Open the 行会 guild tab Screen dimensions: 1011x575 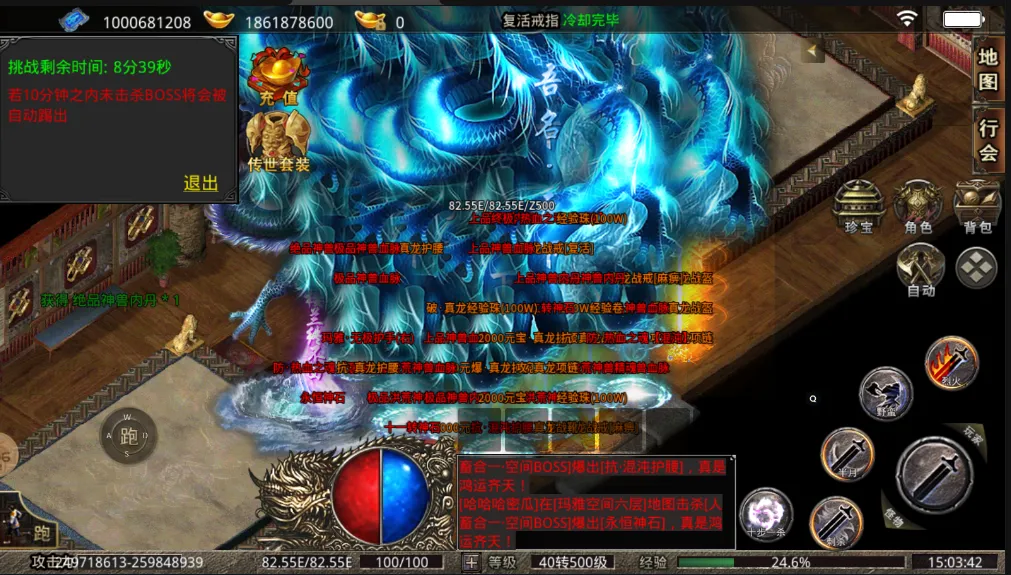(988, 139)
